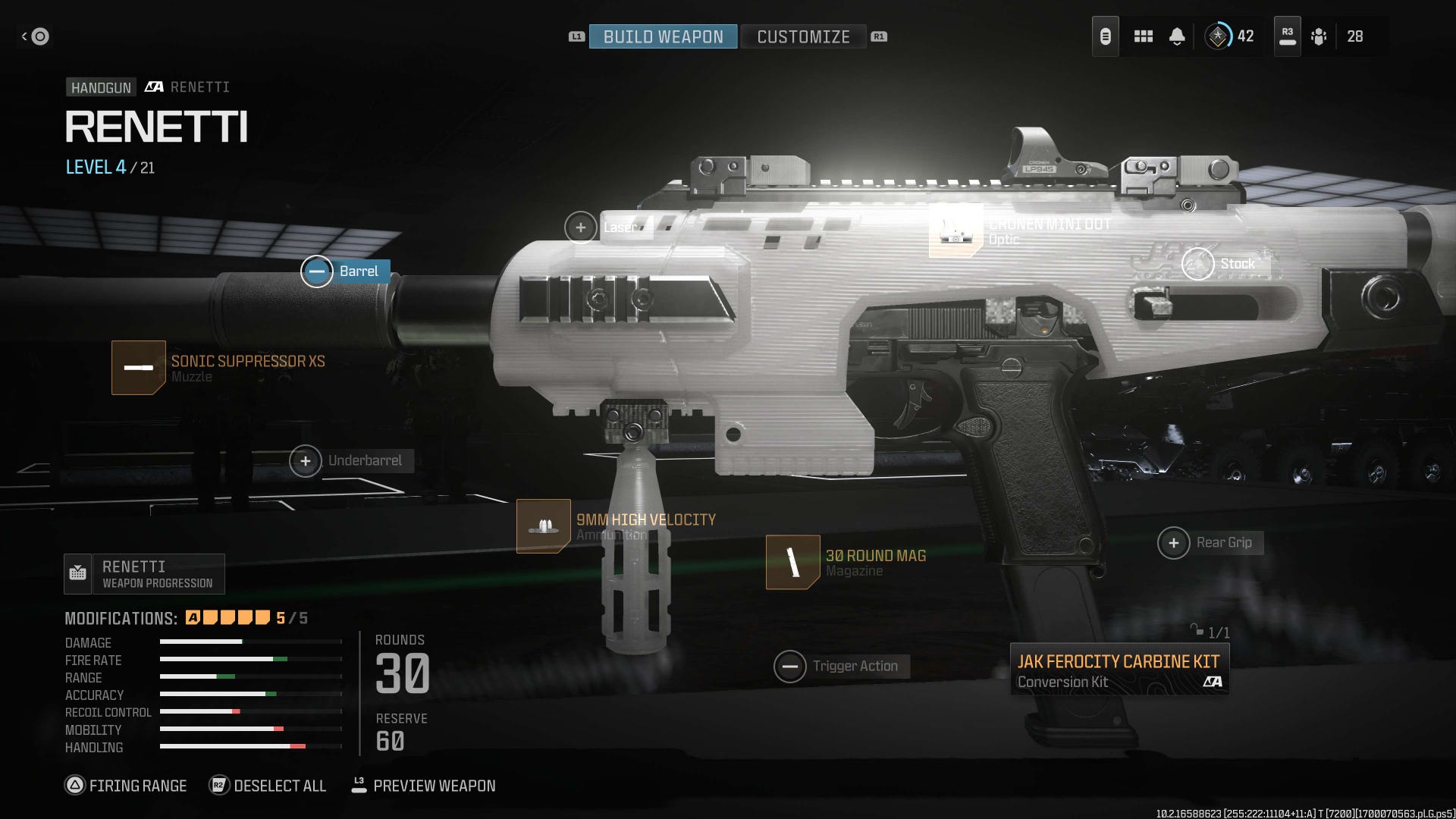Expand the Underbarrel attachment slot

pyautogui.click(x=306, y=460)
